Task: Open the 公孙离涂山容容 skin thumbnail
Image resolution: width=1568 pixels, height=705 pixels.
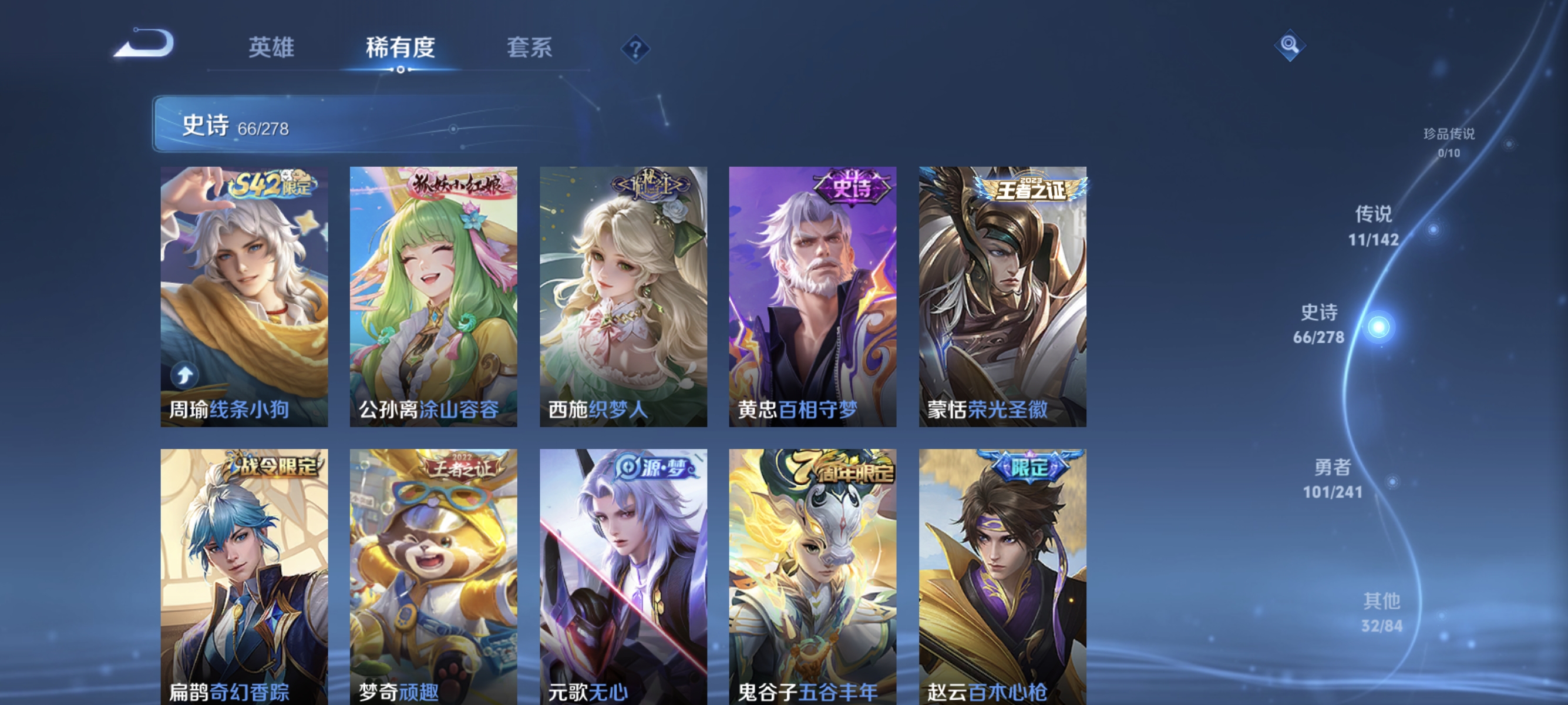Action: 433,292
